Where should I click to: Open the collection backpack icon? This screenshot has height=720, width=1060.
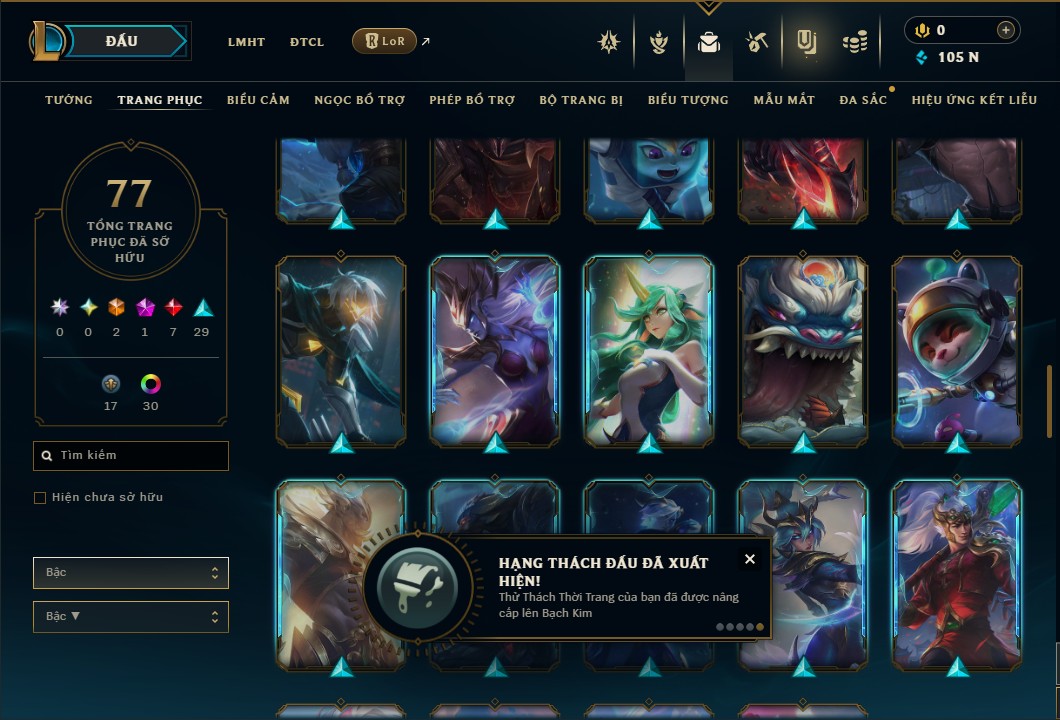709,42
